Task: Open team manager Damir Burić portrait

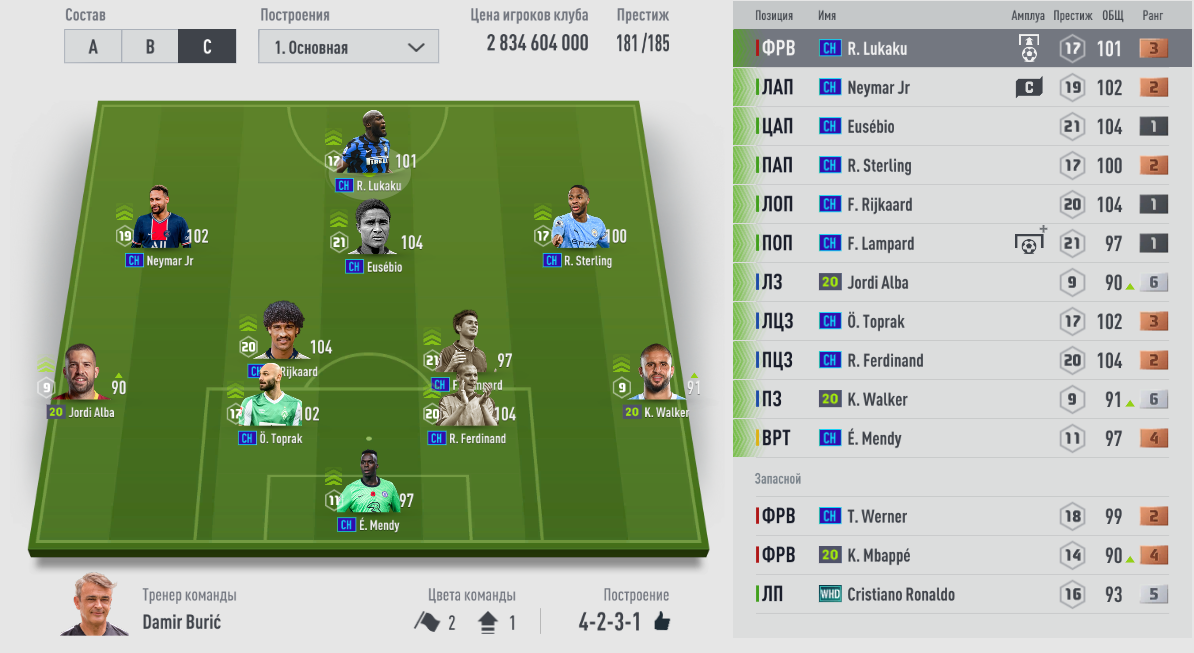Action: (x=94, y=606)
